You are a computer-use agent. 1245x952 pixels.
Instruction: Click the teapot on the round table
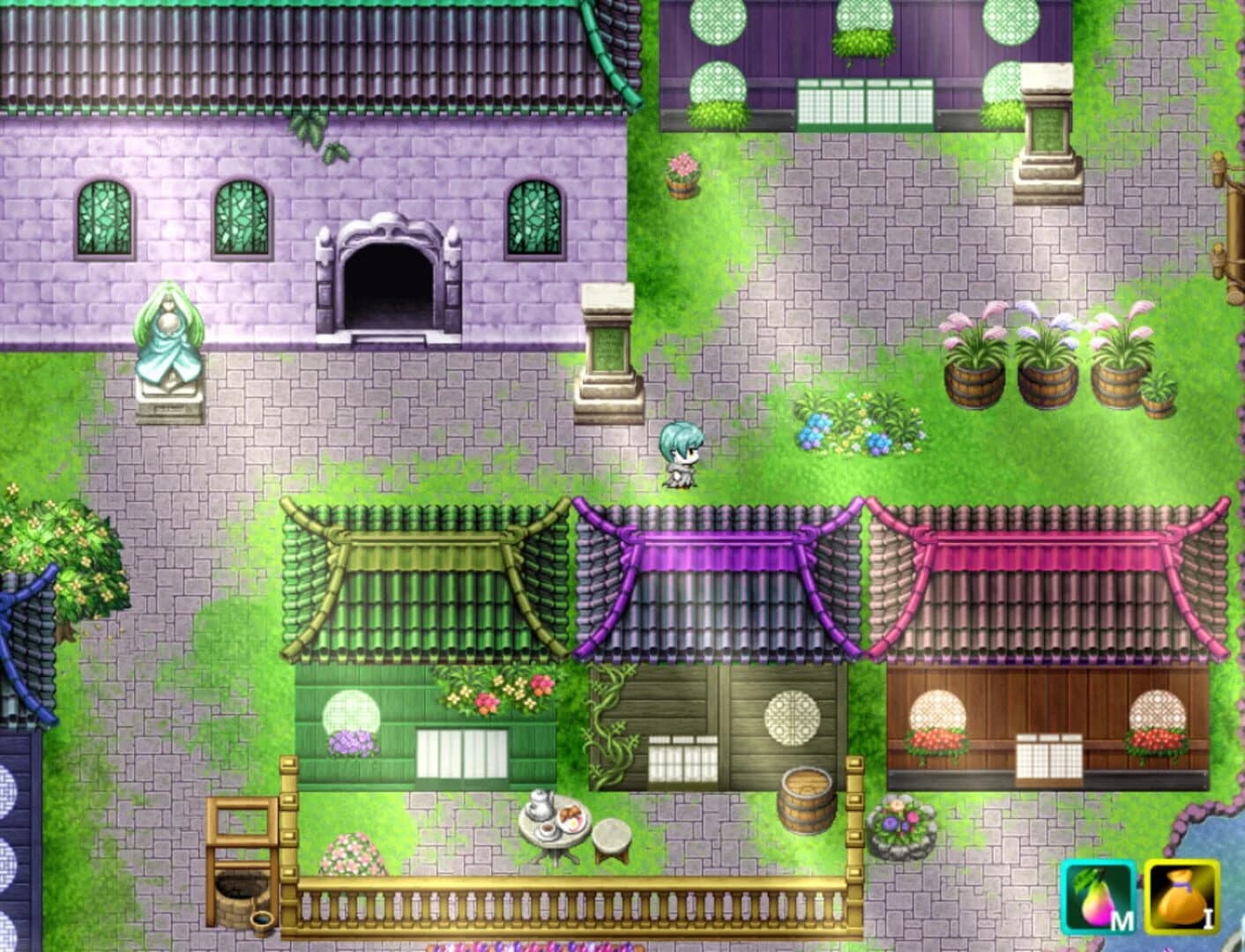point(538,805)
